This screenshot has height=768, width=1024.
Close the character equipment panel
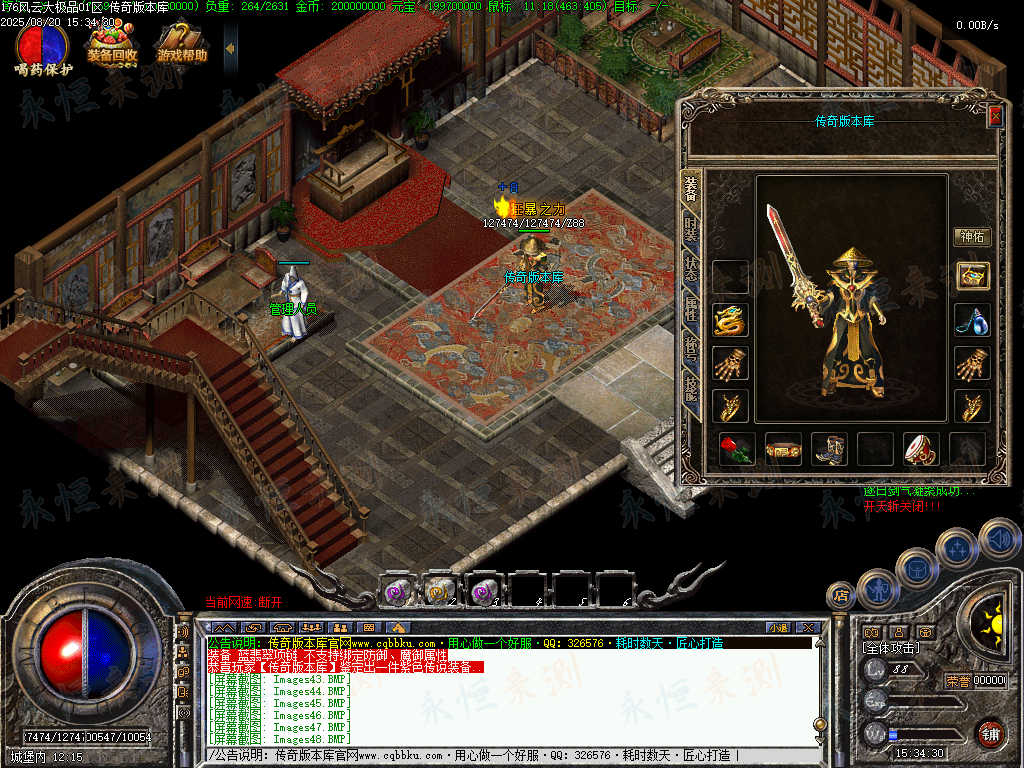(x=995, y=116)
